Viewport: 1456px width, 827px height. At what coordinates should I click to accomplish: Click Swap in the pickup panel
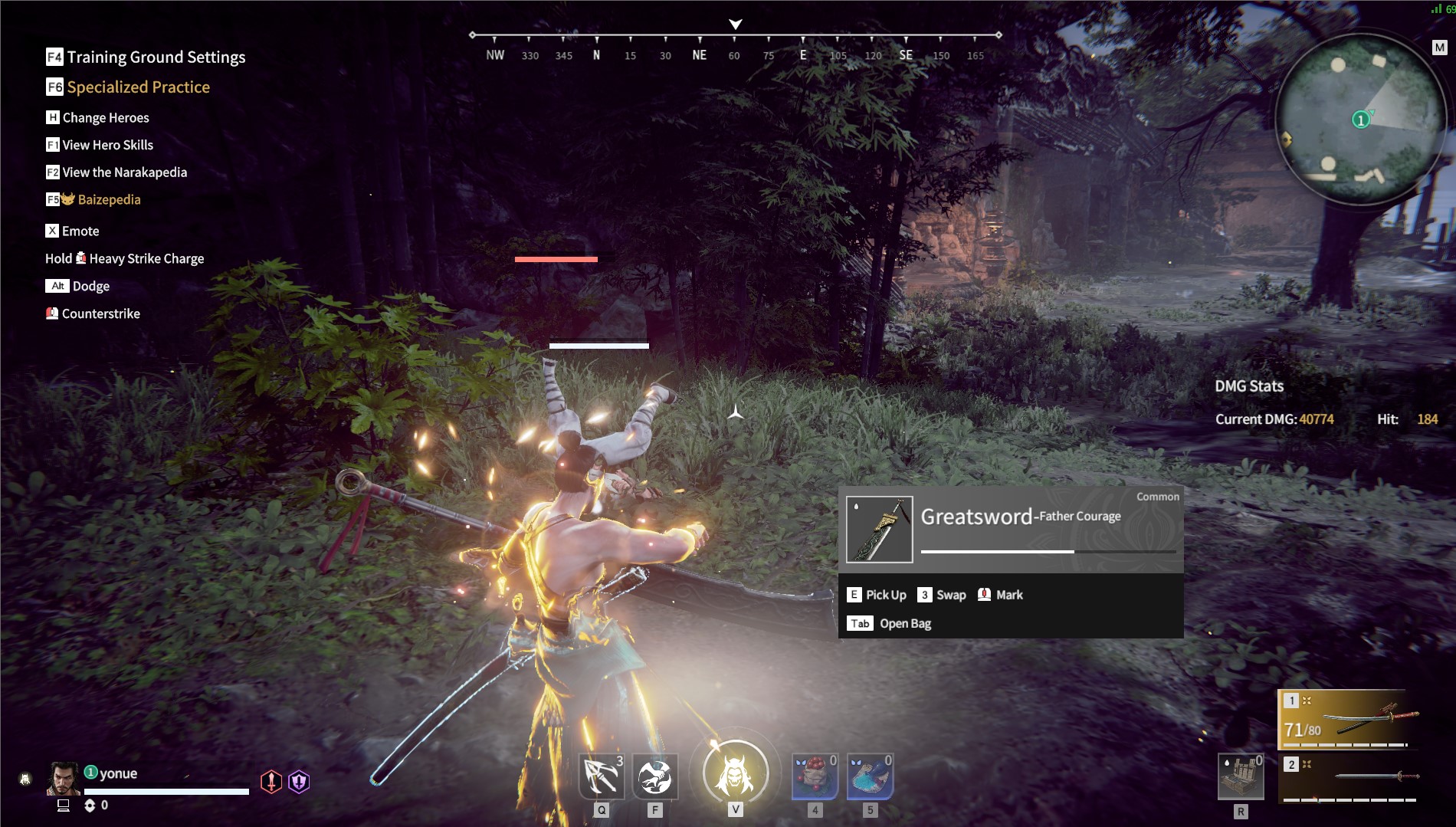tap(950, 594)
